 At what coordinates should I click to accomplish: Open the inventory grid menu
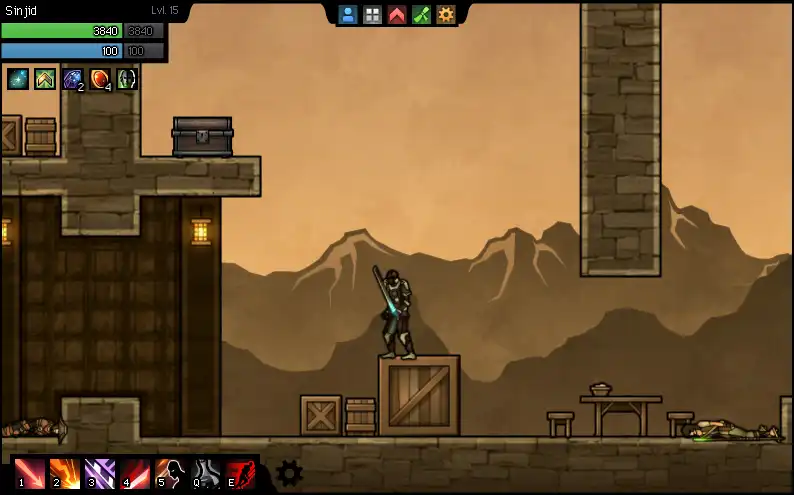tap(372, 14)
